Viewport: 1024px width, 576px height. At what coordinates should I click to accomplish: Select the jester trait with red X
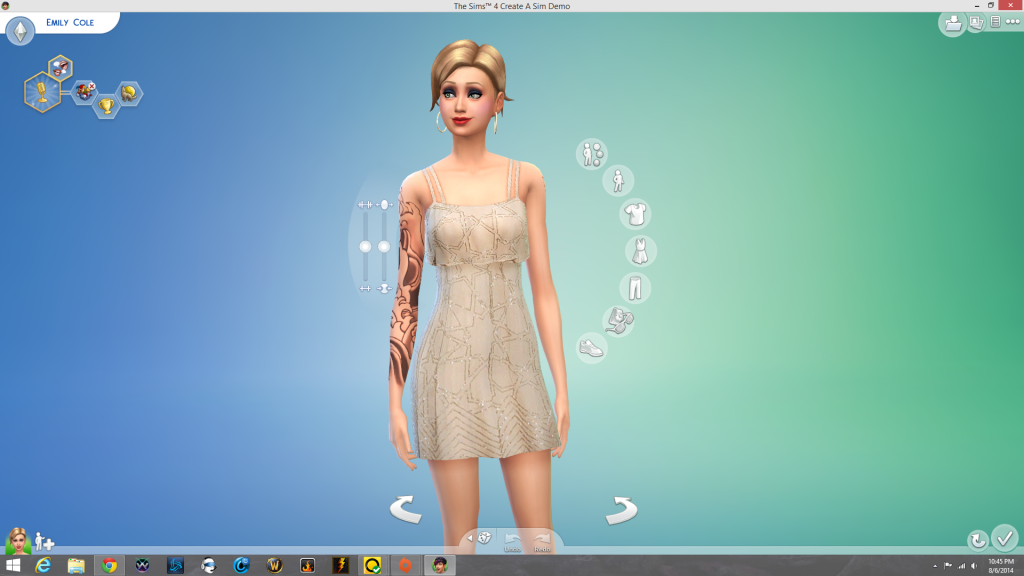click(x=85, y=92)
